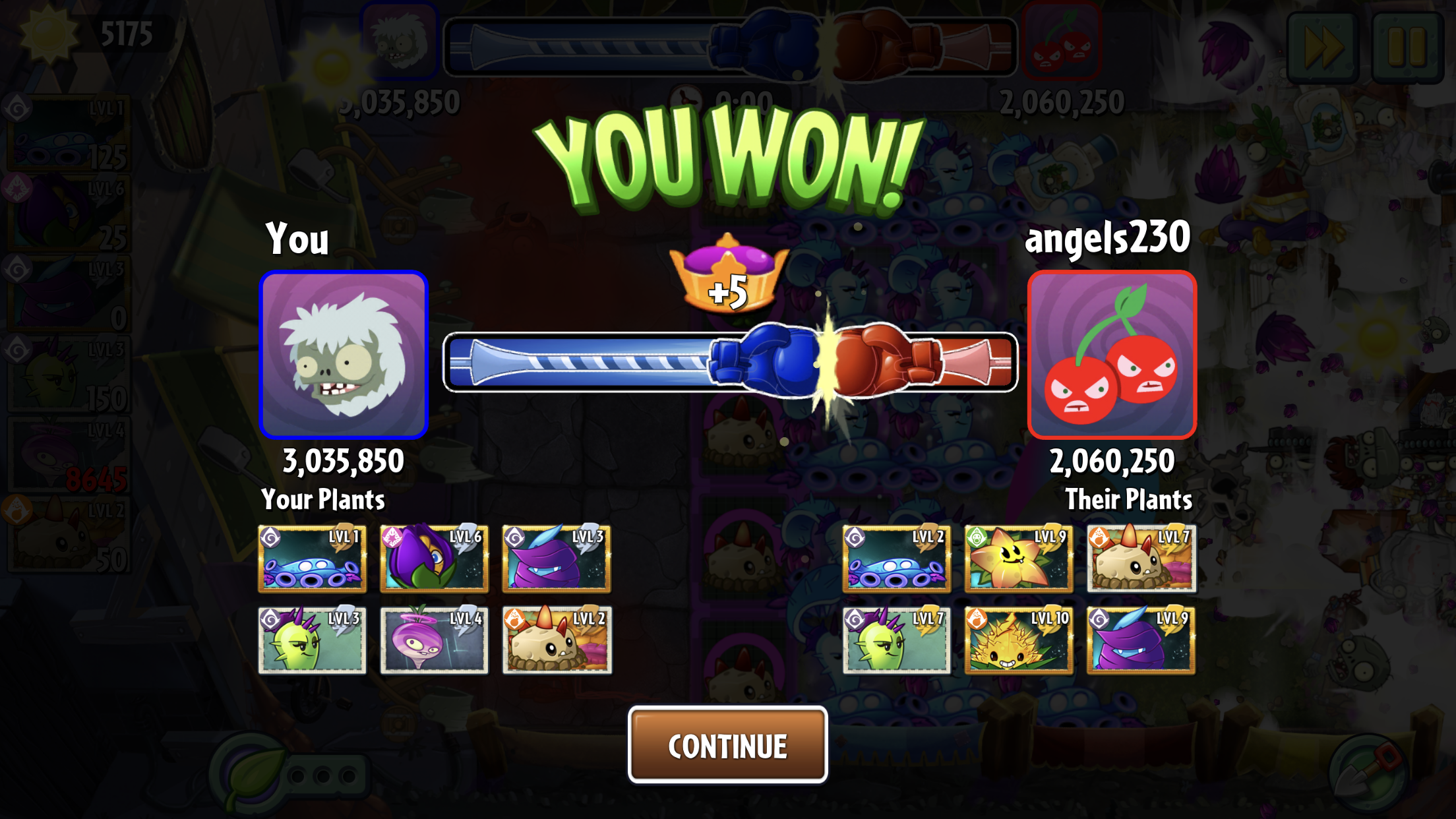Image resolution: width=1456 pixels, height=819 pixels.
Task: Select your LVL 2 Primal Potato Mine card
Action: coord(557,640)
